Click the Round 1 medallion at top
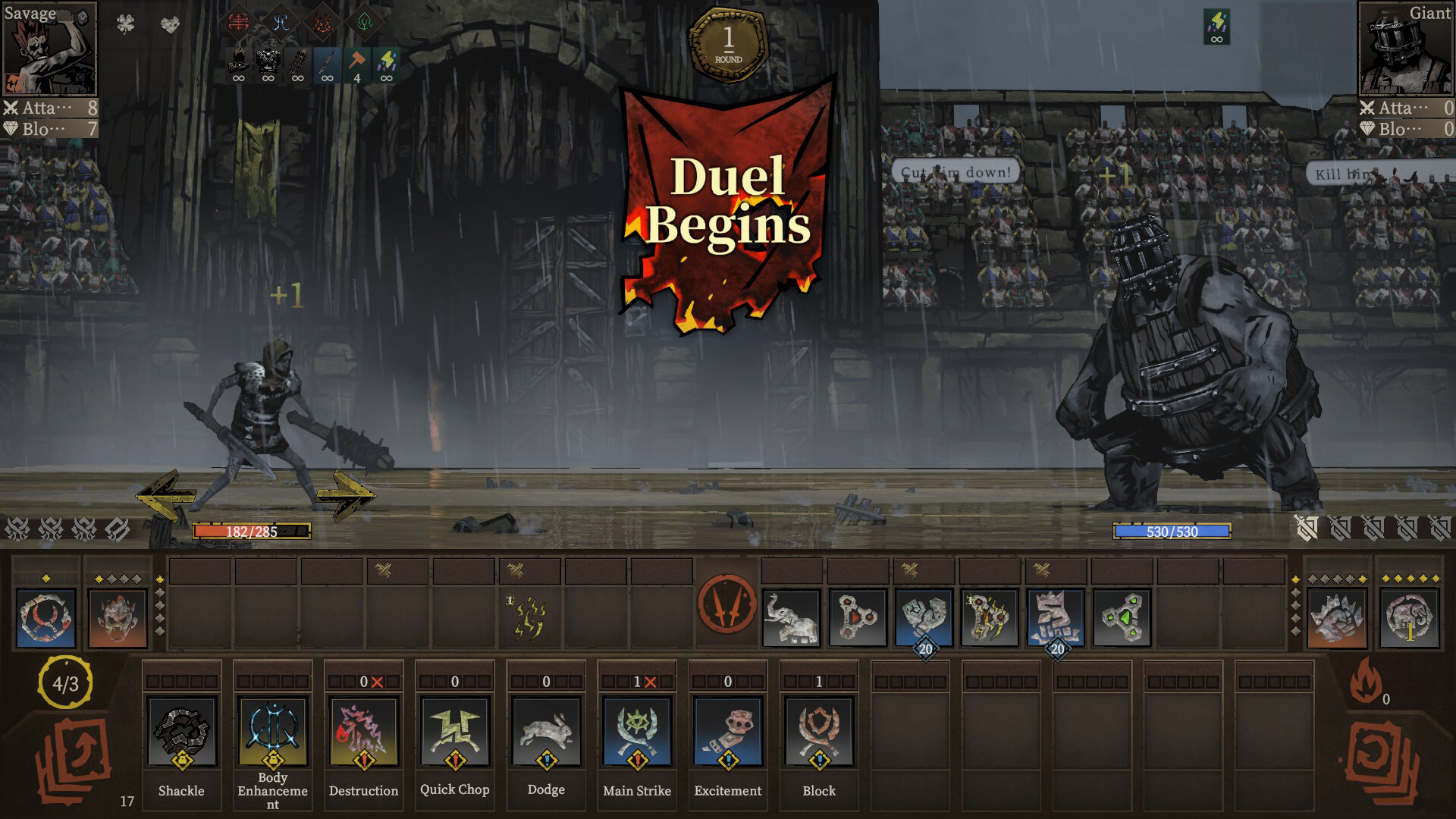 729,38
